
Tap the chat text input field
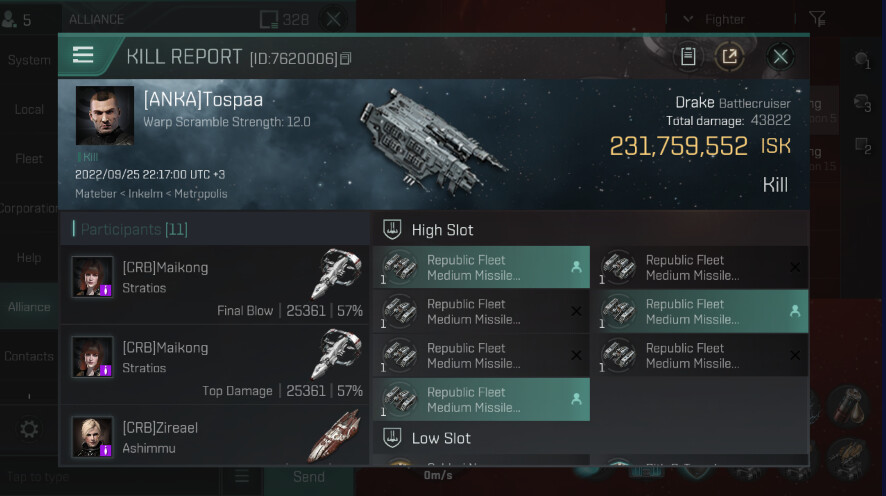click(110, 477)
